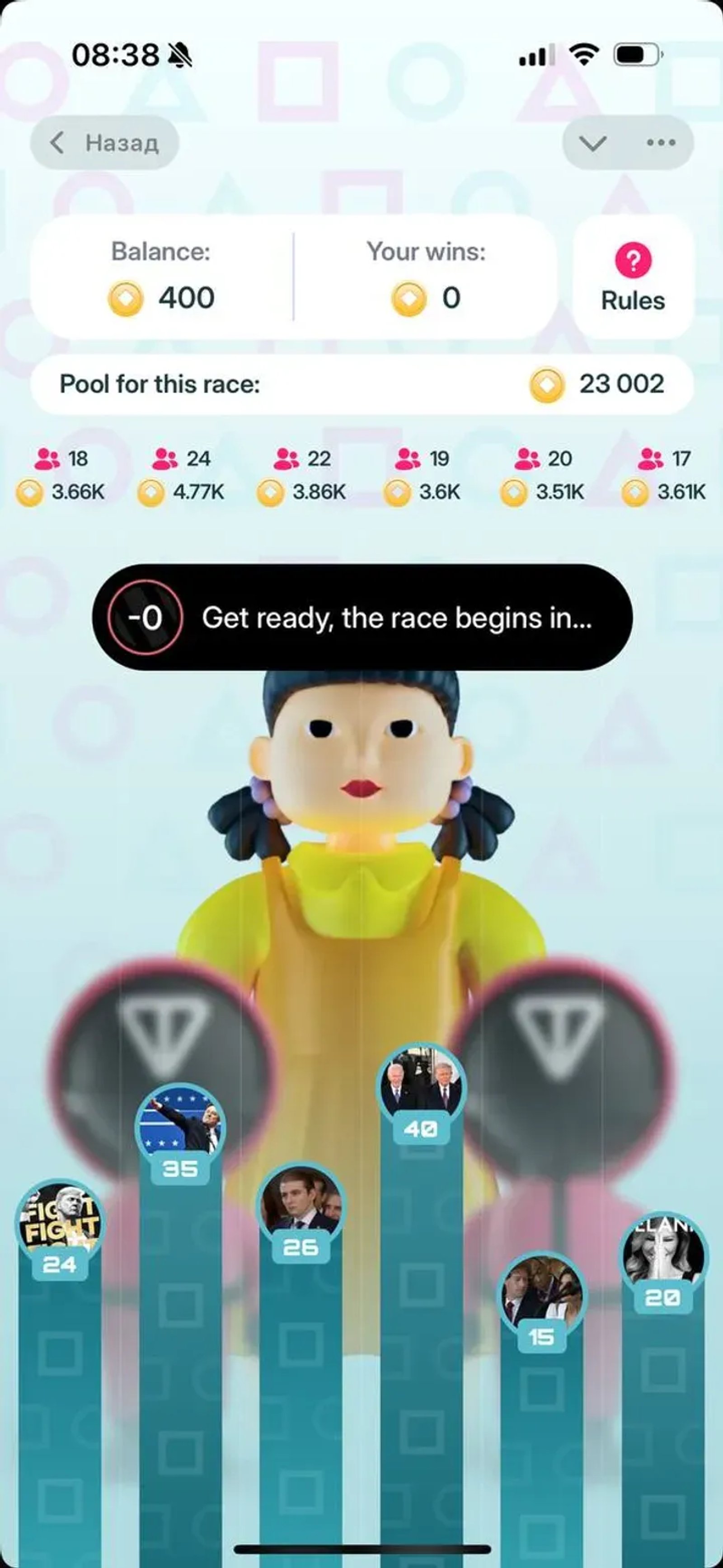
Task: Open the three-dot options menu
Action: coord(661,142)
